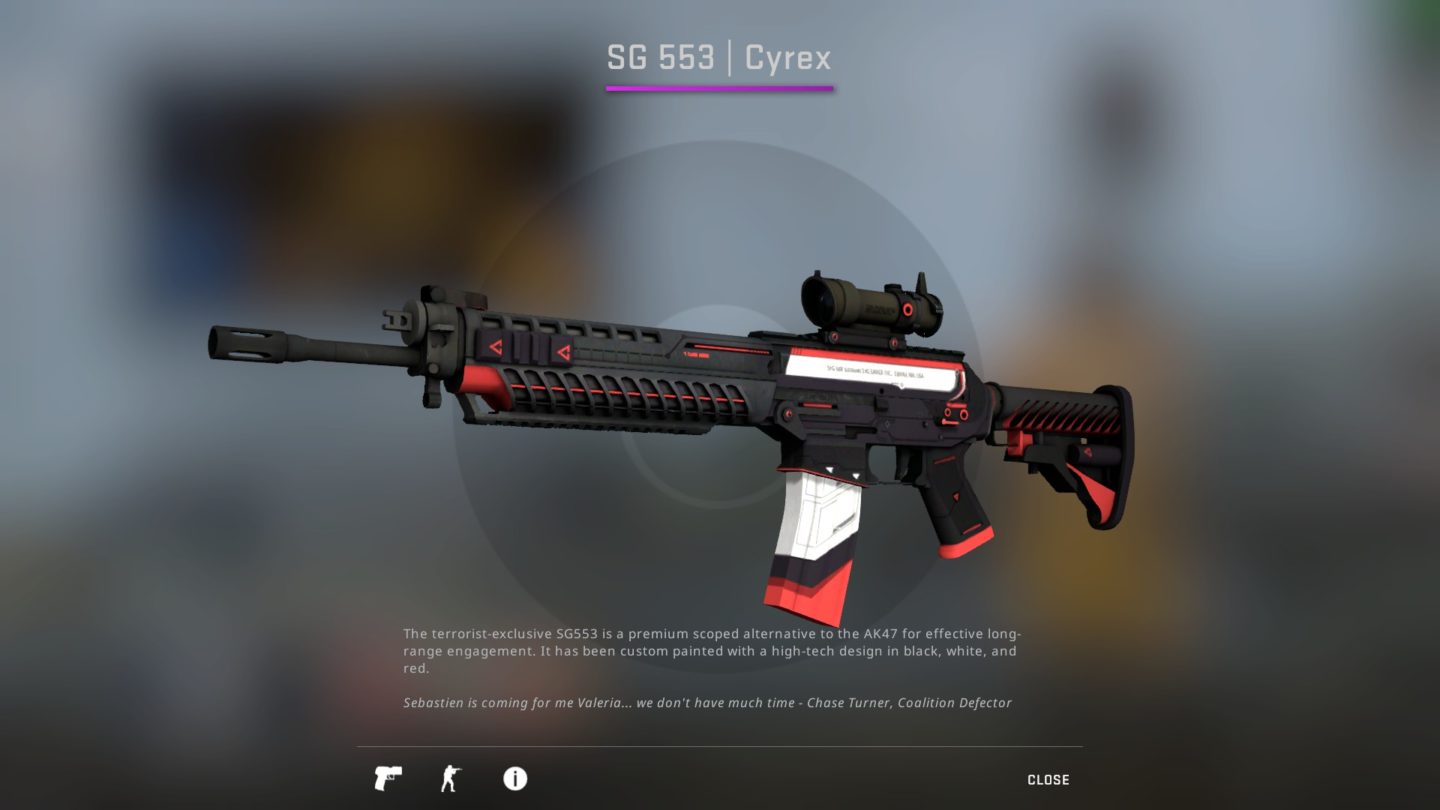The height and width of the screenshot is (810, 1440).
Task: Click the CLOSE button
Action: tap(1049, 779)
